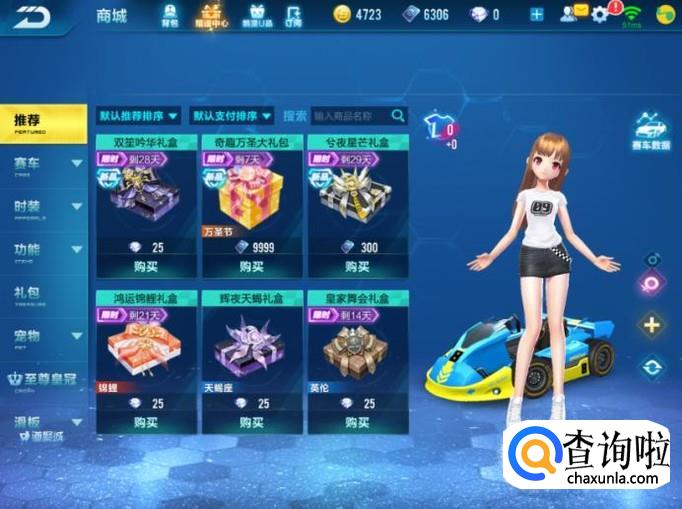Viewport: 682px width, 509px height.
Task: Go back using the top-left logo button
Action: click(x=31, y=16)
